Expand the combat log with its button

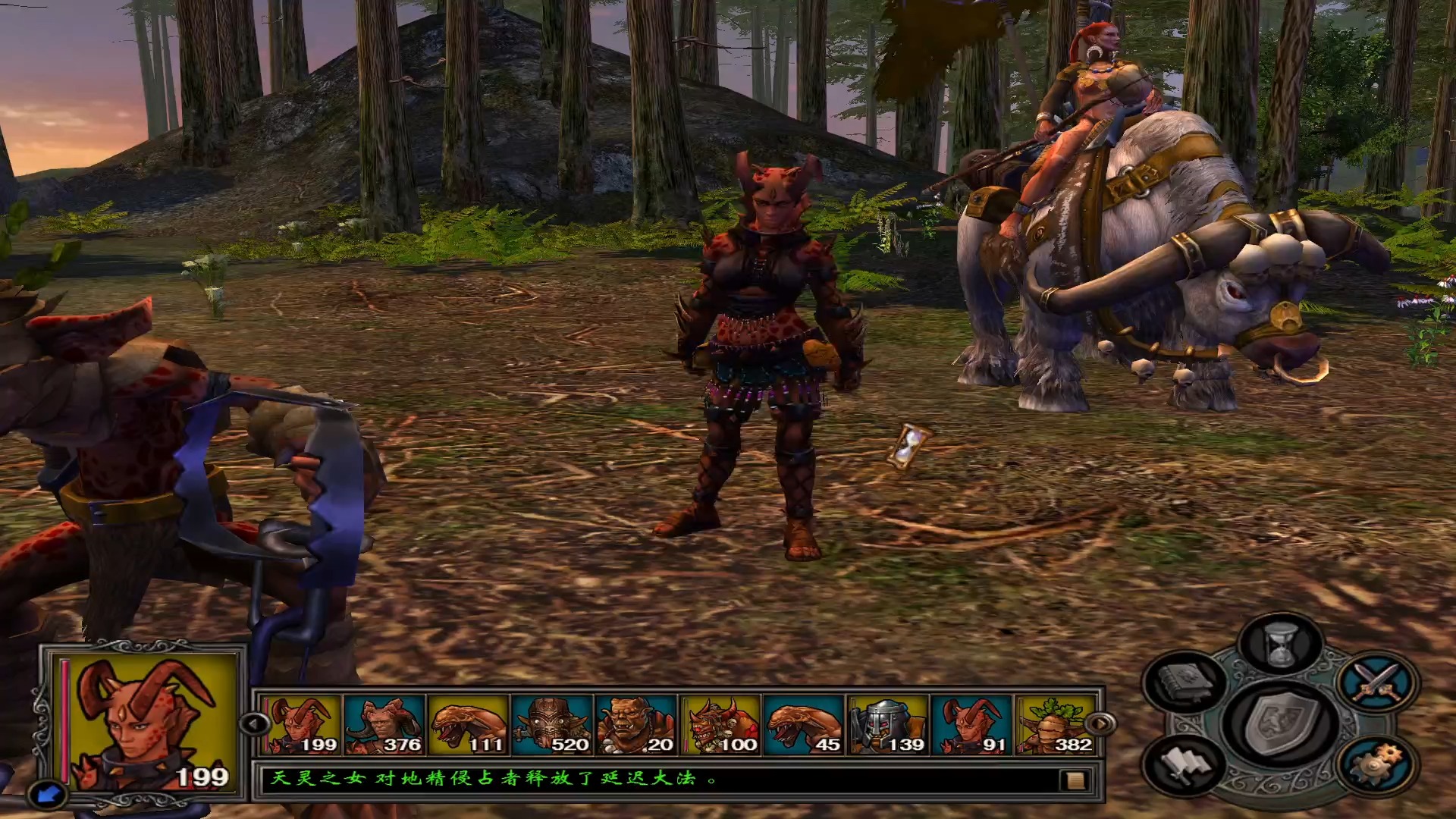1073,780
